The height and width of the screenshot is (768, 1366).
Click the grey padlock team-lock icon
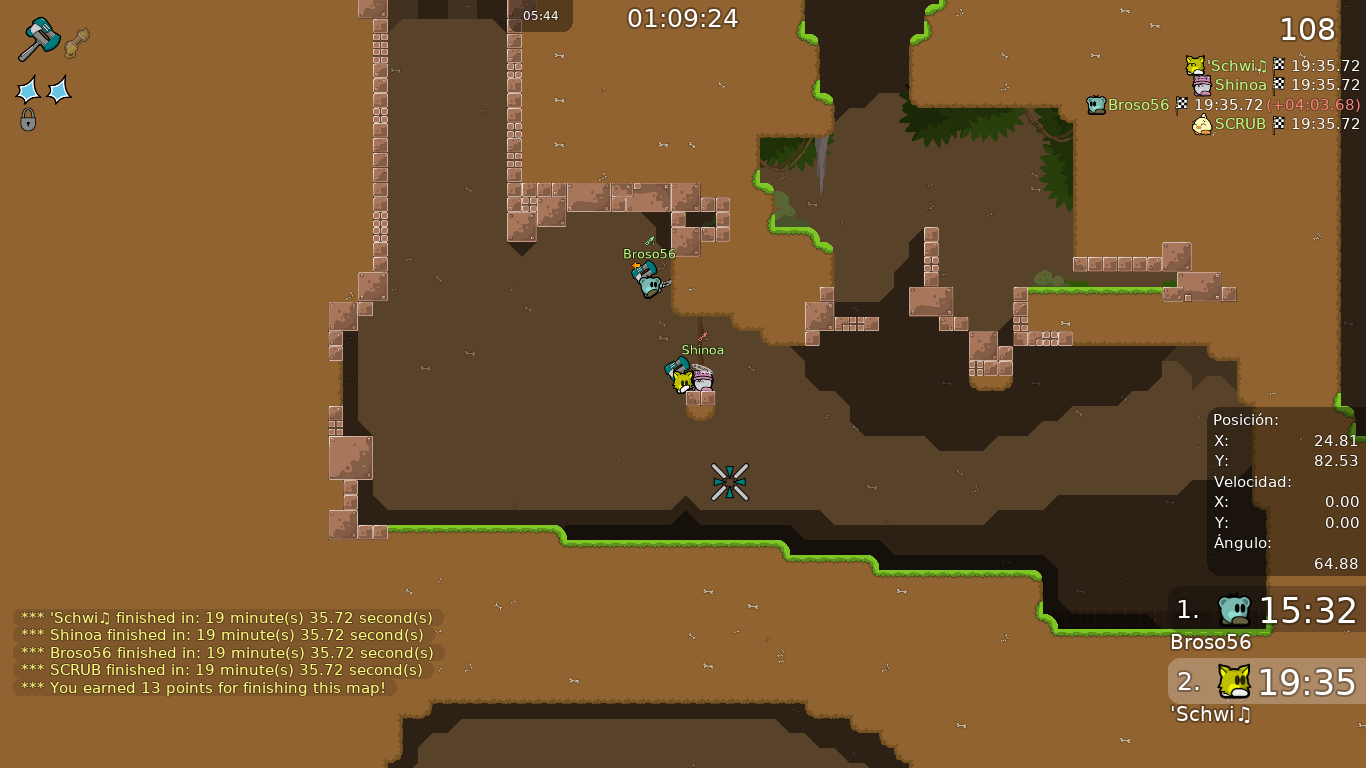click(28, 120)
